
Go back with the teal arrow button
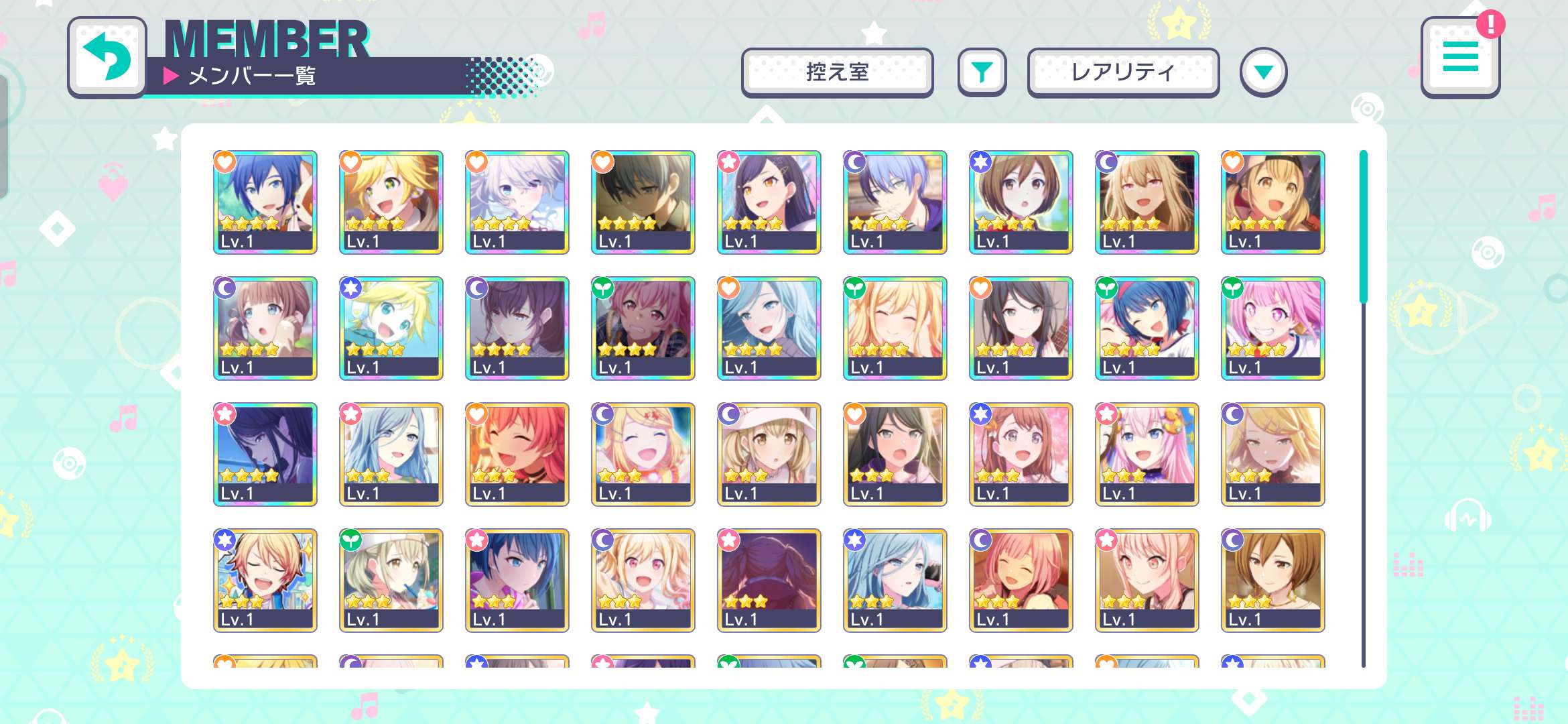(107, 57)
